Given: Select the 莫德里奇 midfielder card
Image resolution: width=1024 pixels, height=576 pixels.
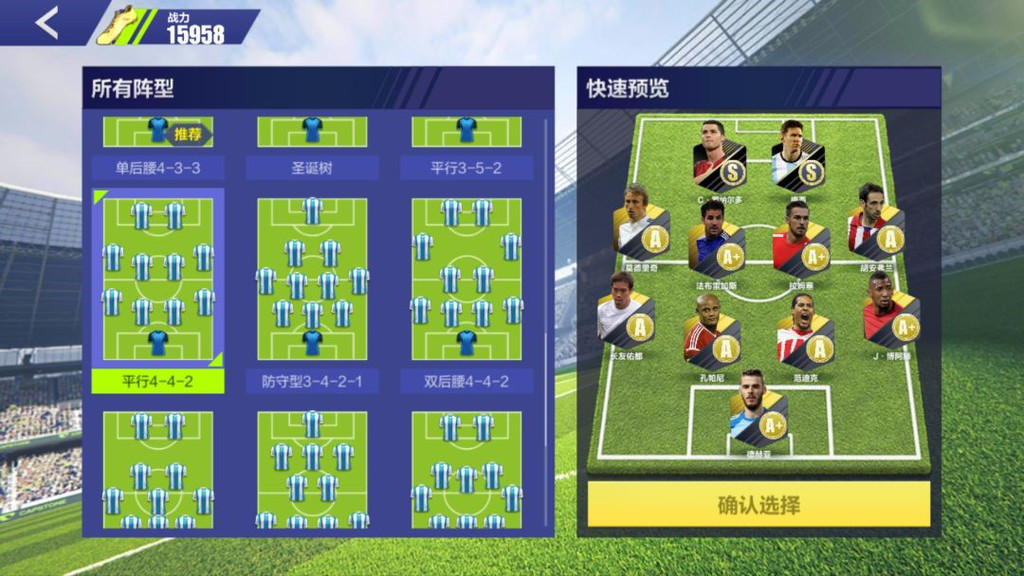Looking at the screenshot, I should 640,228.
